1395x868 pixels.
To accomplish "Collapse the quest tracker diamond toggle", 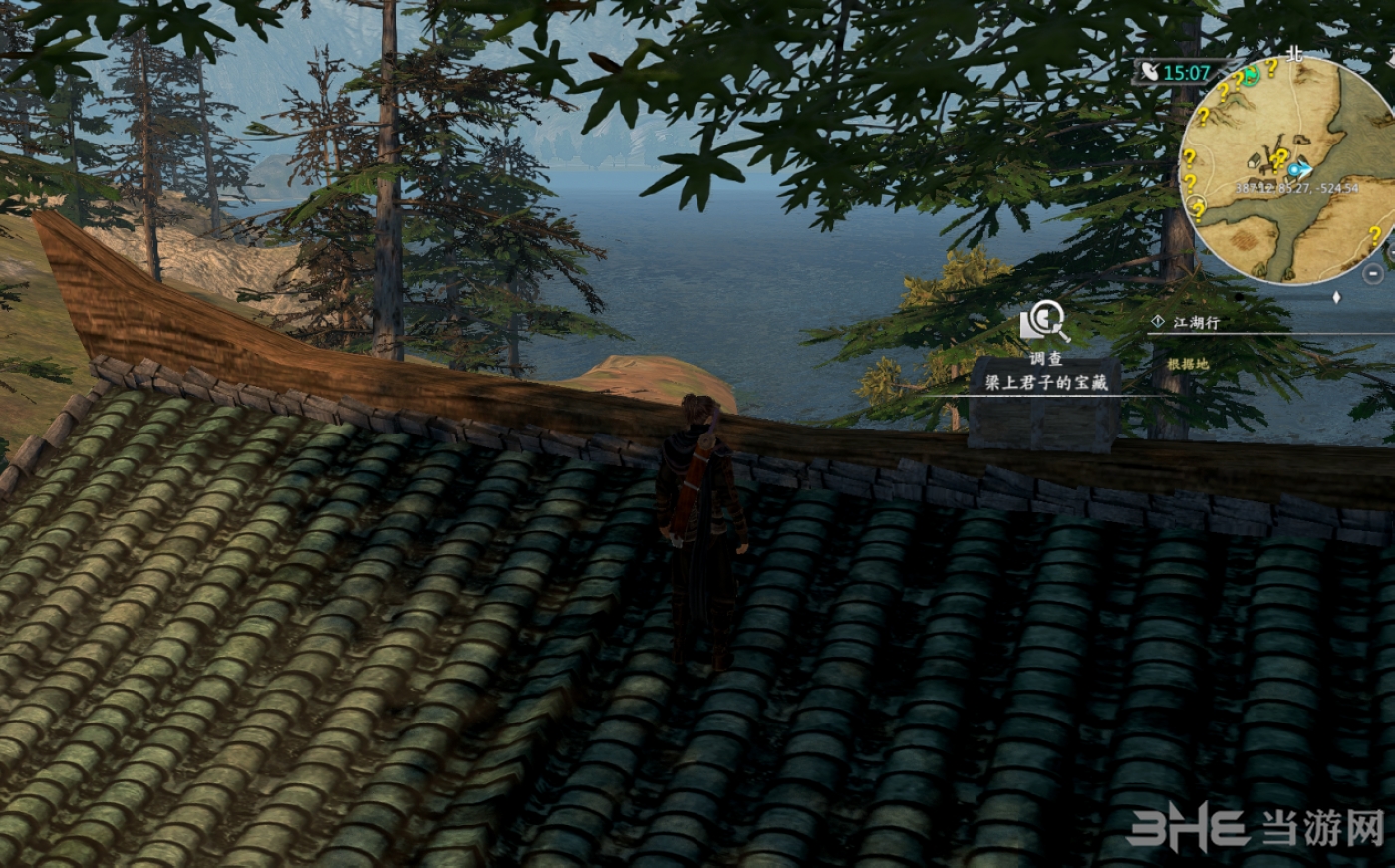I will pyautogui.click(x=1336, y=297).
